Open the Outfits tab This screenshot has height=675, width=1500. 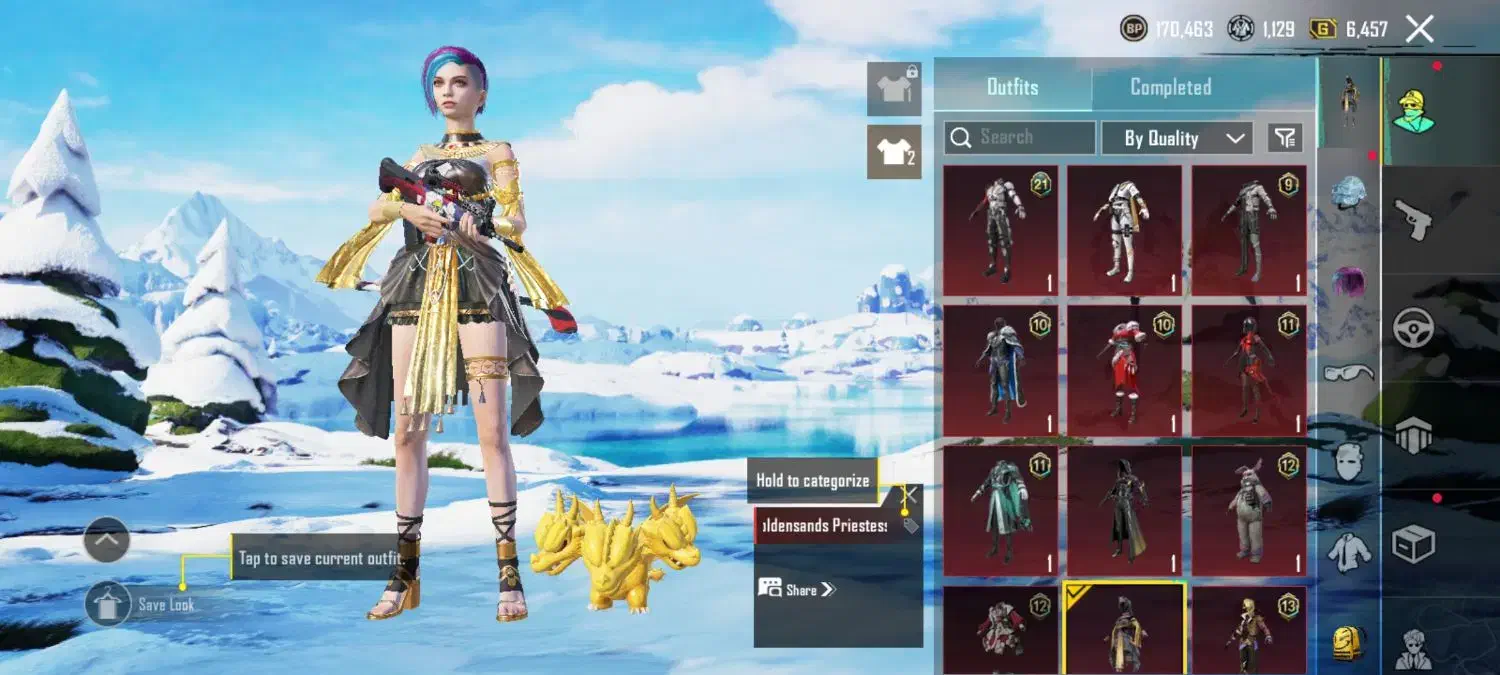[1012, 87]
